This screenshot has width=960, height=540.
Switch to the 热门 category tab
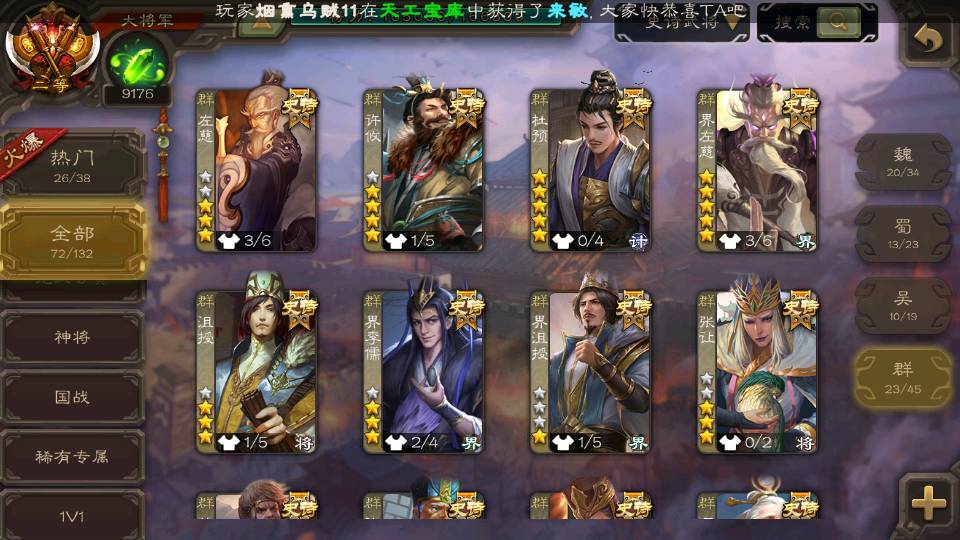coord(72,164)
